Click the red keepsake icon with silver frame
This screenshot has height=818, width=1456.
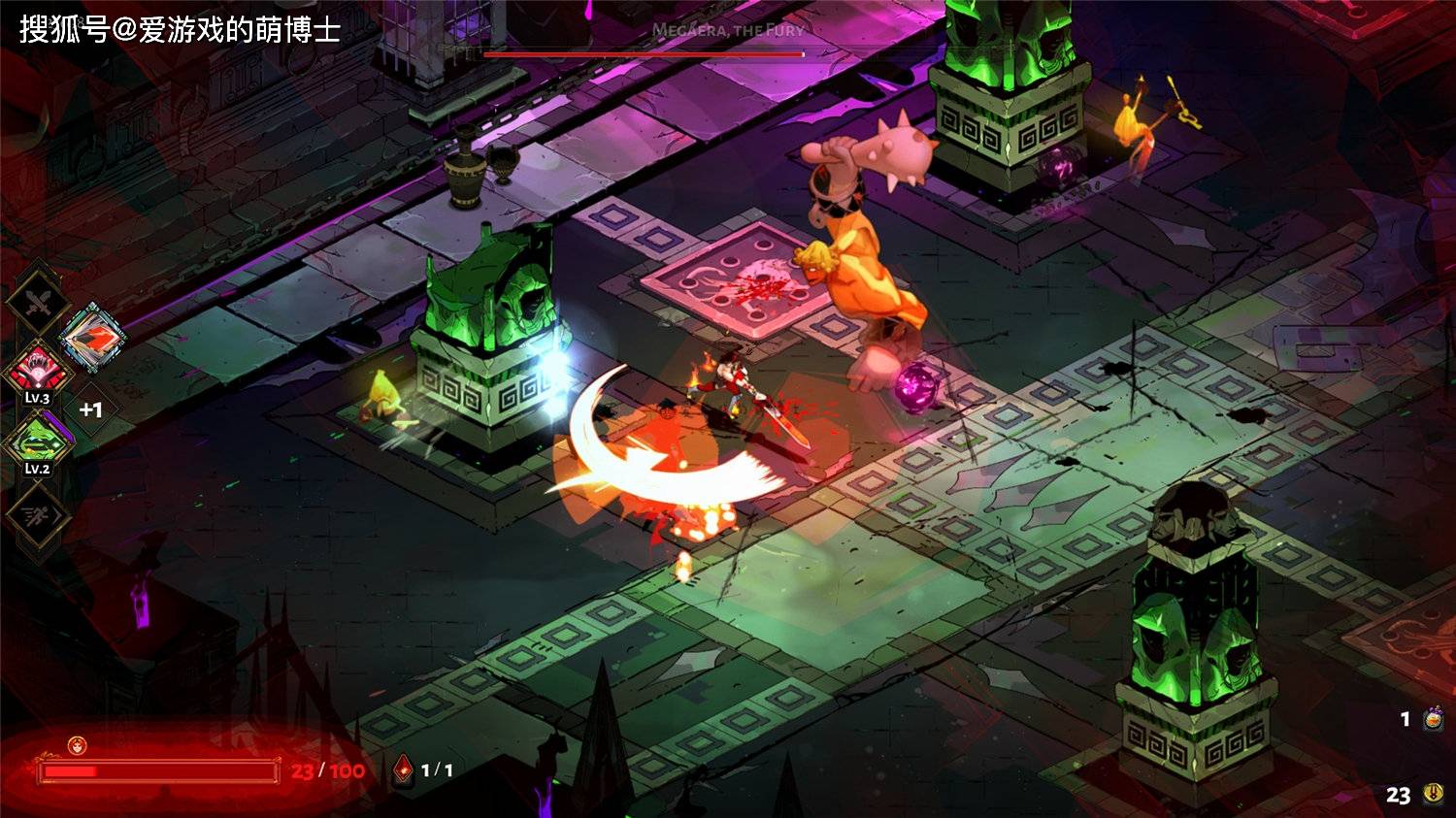click(x=93, y=339)
